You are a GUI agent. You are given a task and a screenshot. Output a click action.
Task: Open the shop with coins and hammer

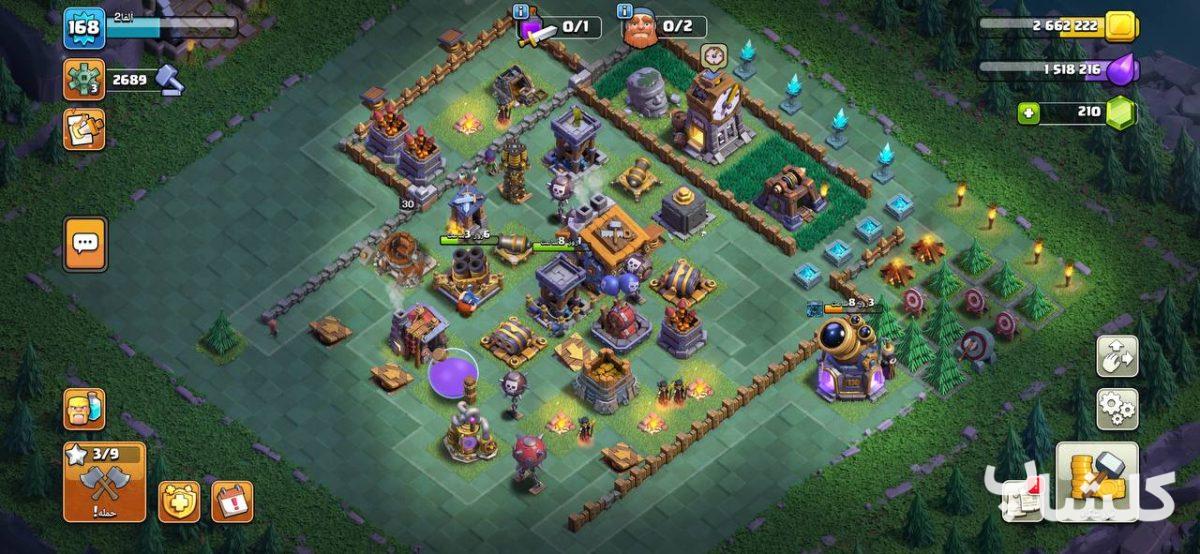pos(1097,480)
